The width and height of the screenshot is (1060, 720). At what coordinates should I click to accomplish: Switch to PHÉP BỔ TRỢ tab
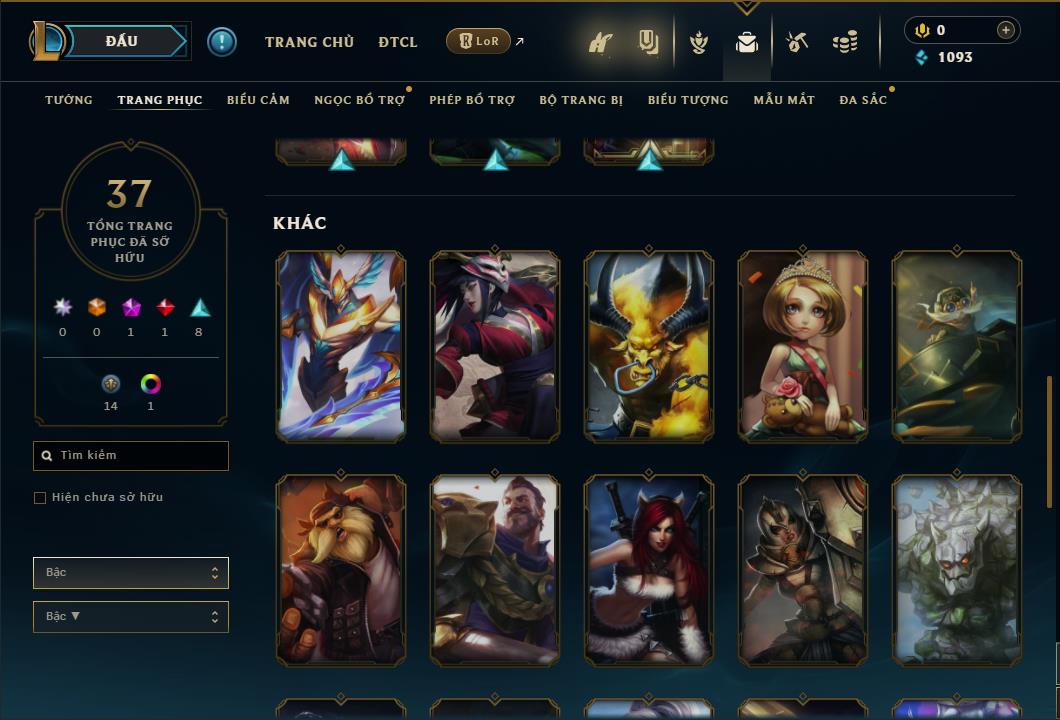472,100
